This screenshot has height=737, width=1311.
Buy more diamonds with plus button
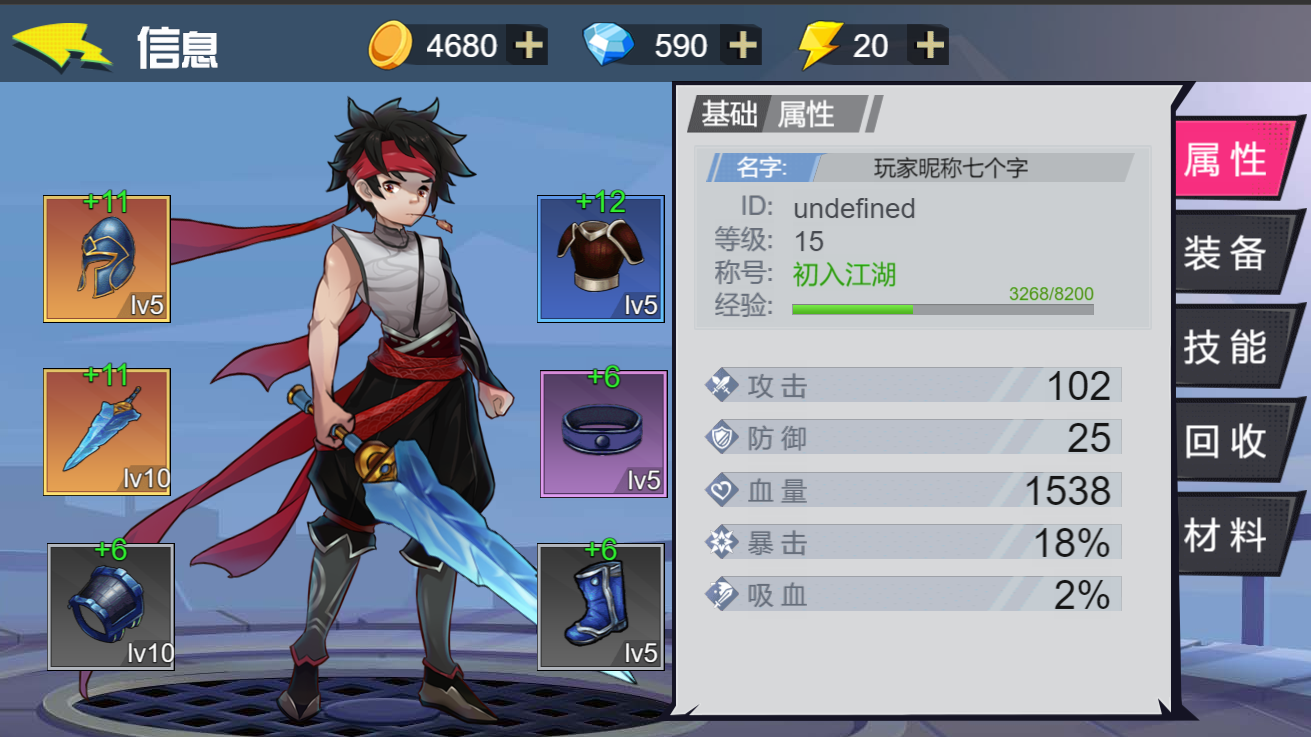[742, 46]
